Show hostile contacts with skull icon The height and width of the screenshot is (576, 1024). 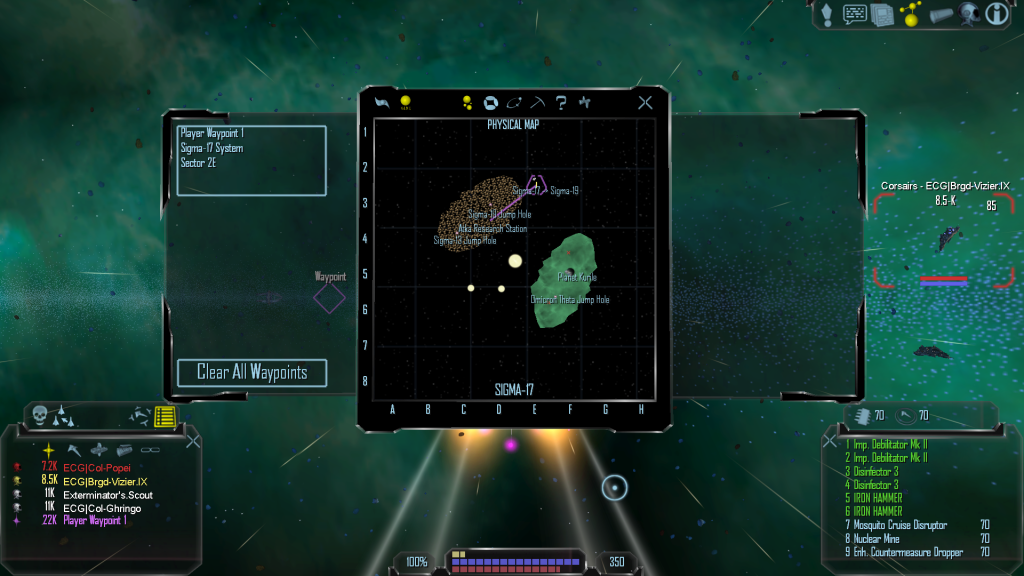[40, 414]
